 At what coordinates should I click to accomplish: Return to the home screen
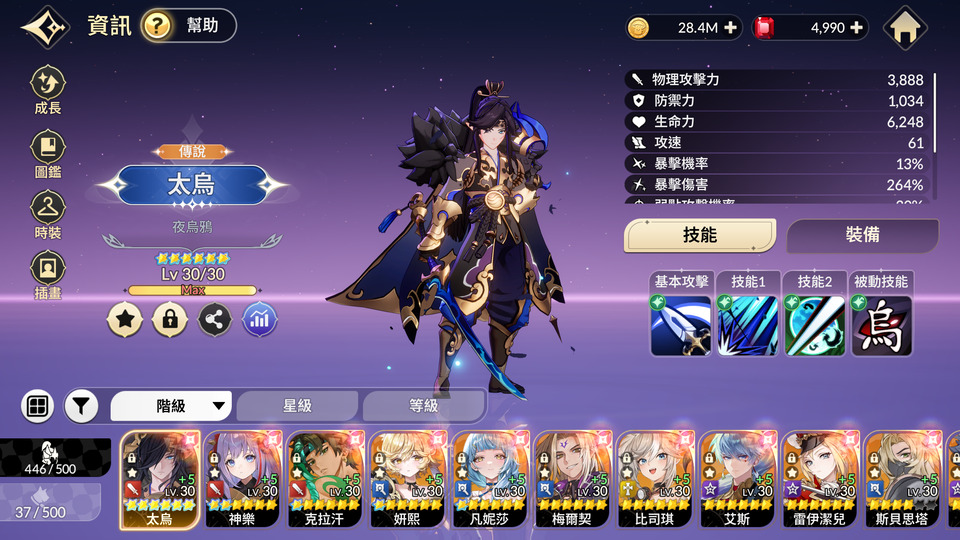point(906,28)
